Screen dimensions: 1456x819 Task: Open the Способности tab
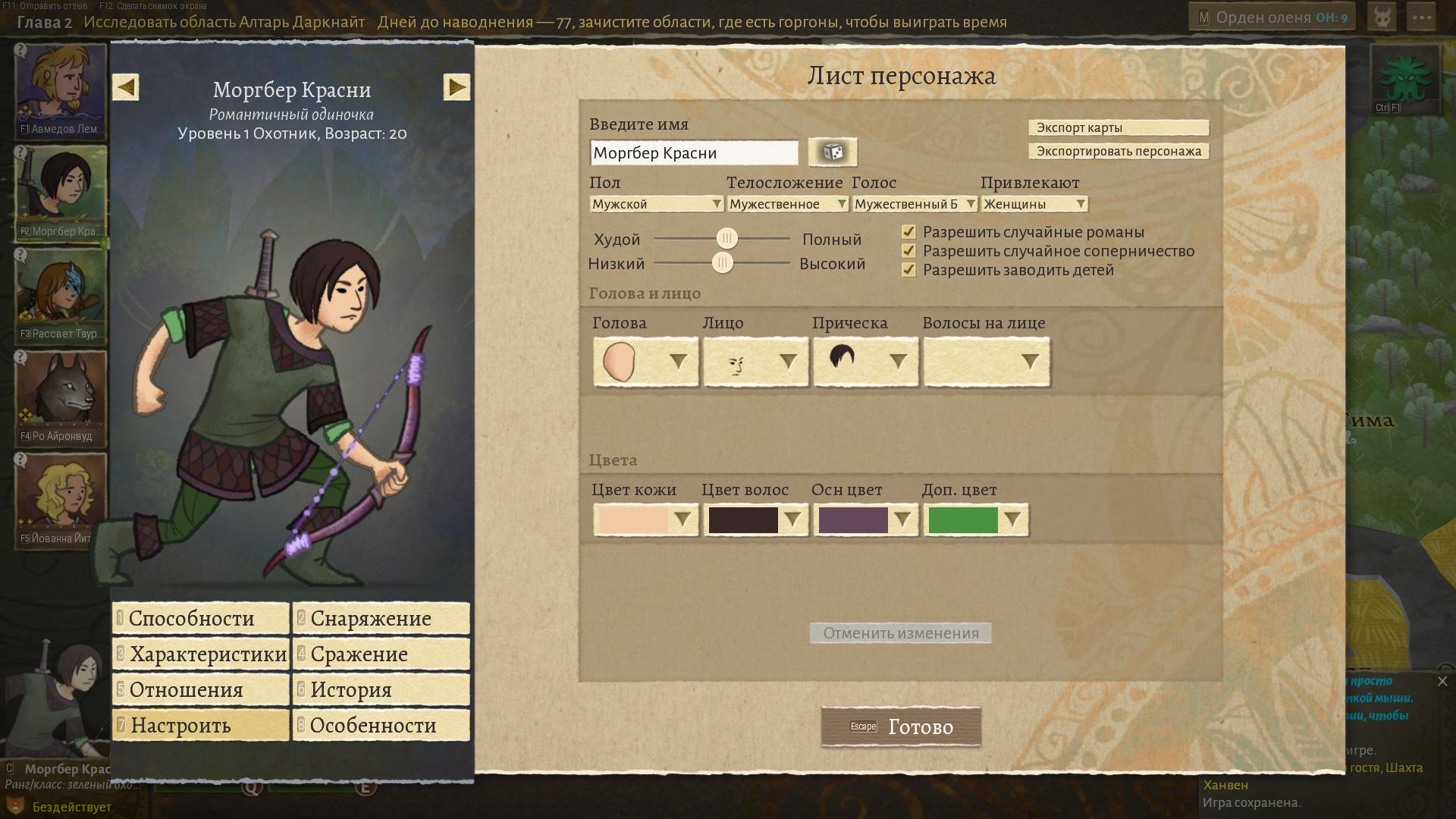[x=201, y=618]
